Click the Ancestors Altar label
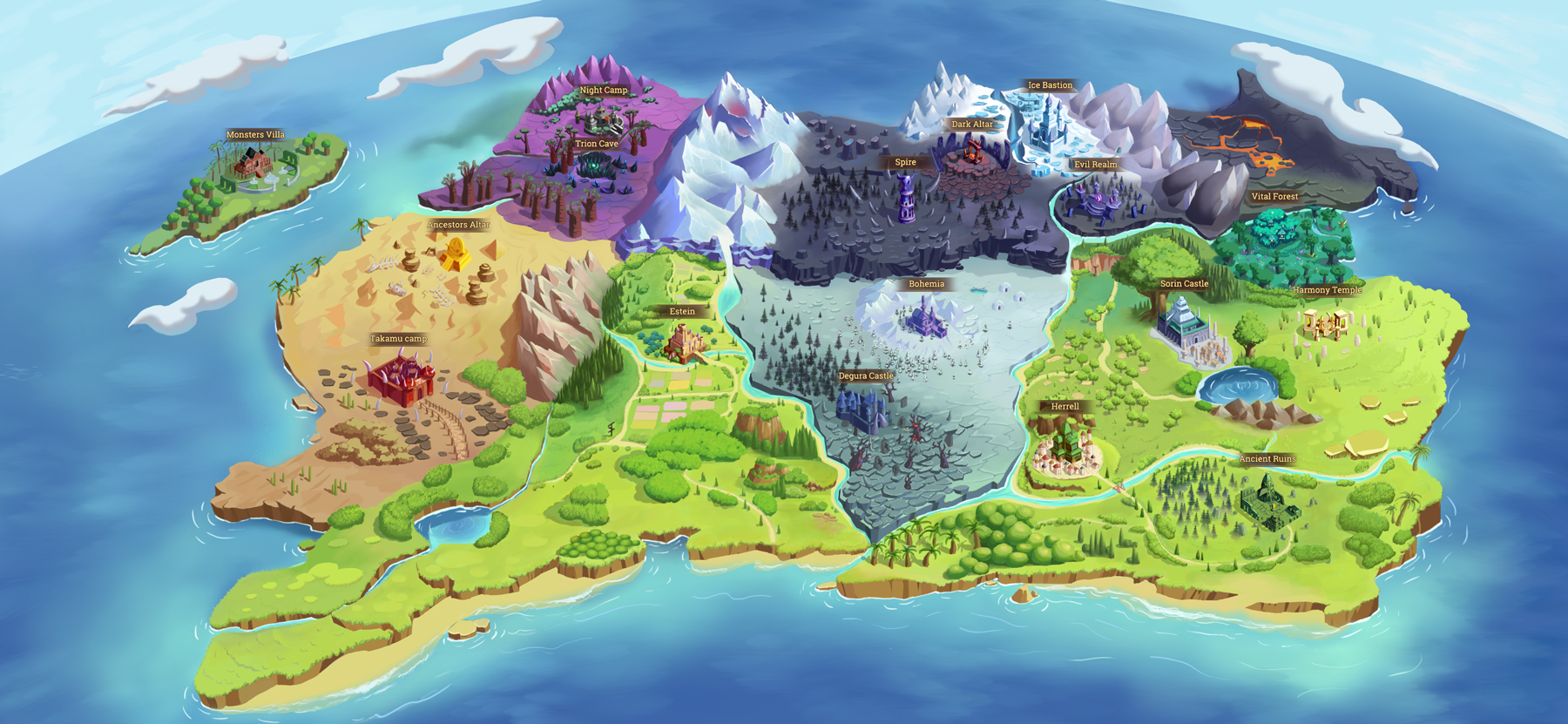This screenshot has height=724, width=1568. coord(458,225)
